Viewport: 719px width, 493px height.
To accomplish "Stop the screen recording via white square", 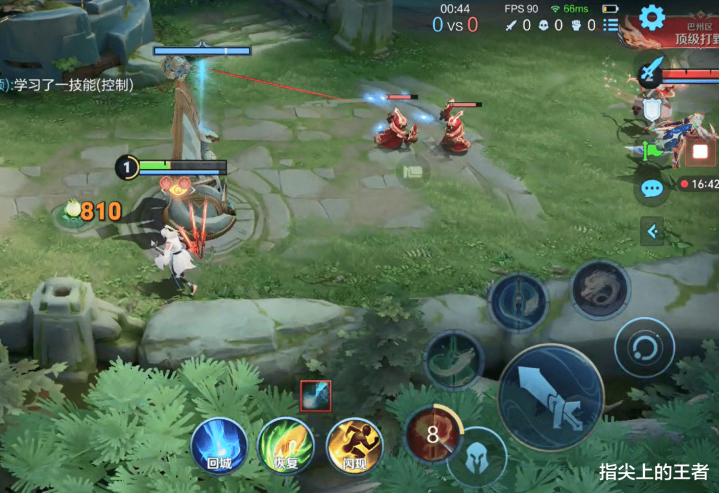I will coord(700,153).
